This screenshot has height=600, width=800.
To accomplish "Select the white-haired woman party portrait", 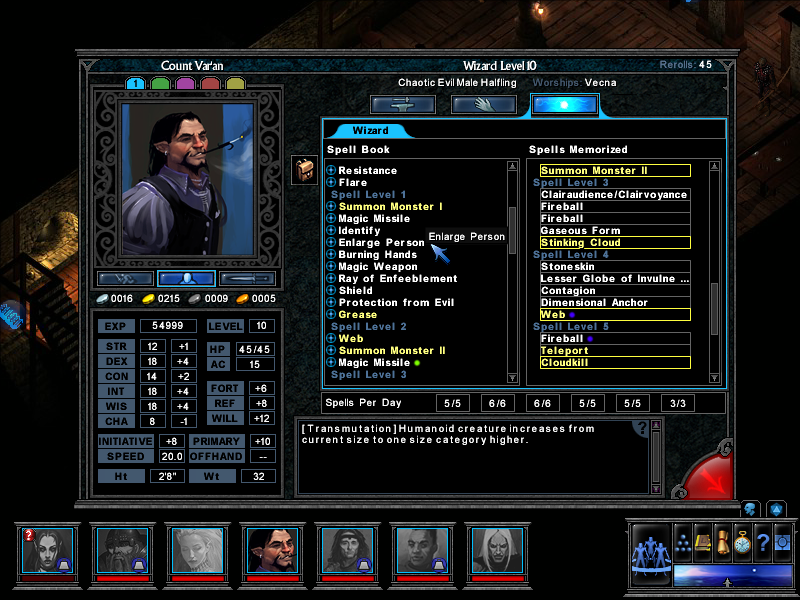I will tap(195, 551).
